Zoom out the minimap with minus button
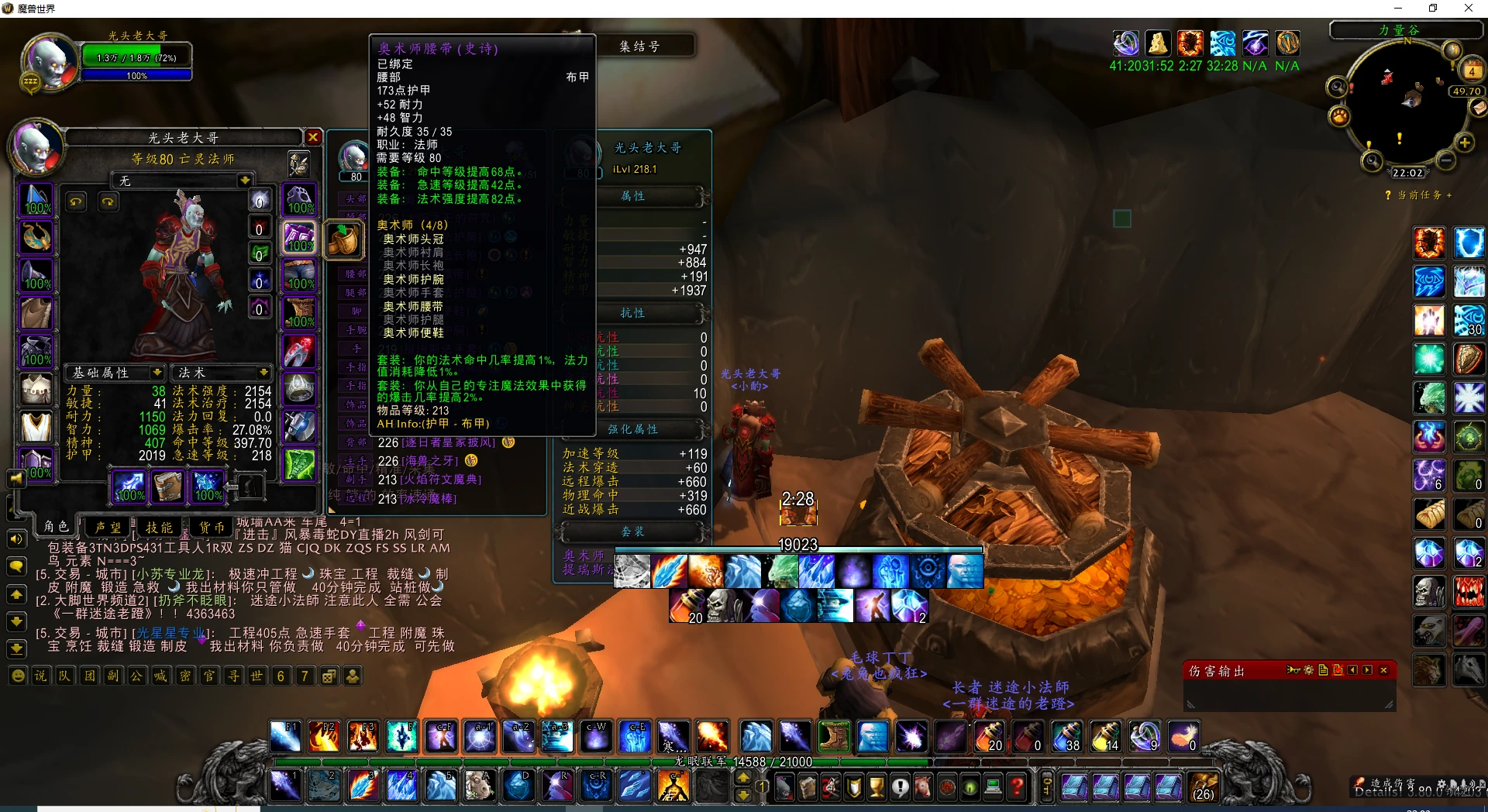This screenshot has width=1488, height=812. tap(1445, 160)
